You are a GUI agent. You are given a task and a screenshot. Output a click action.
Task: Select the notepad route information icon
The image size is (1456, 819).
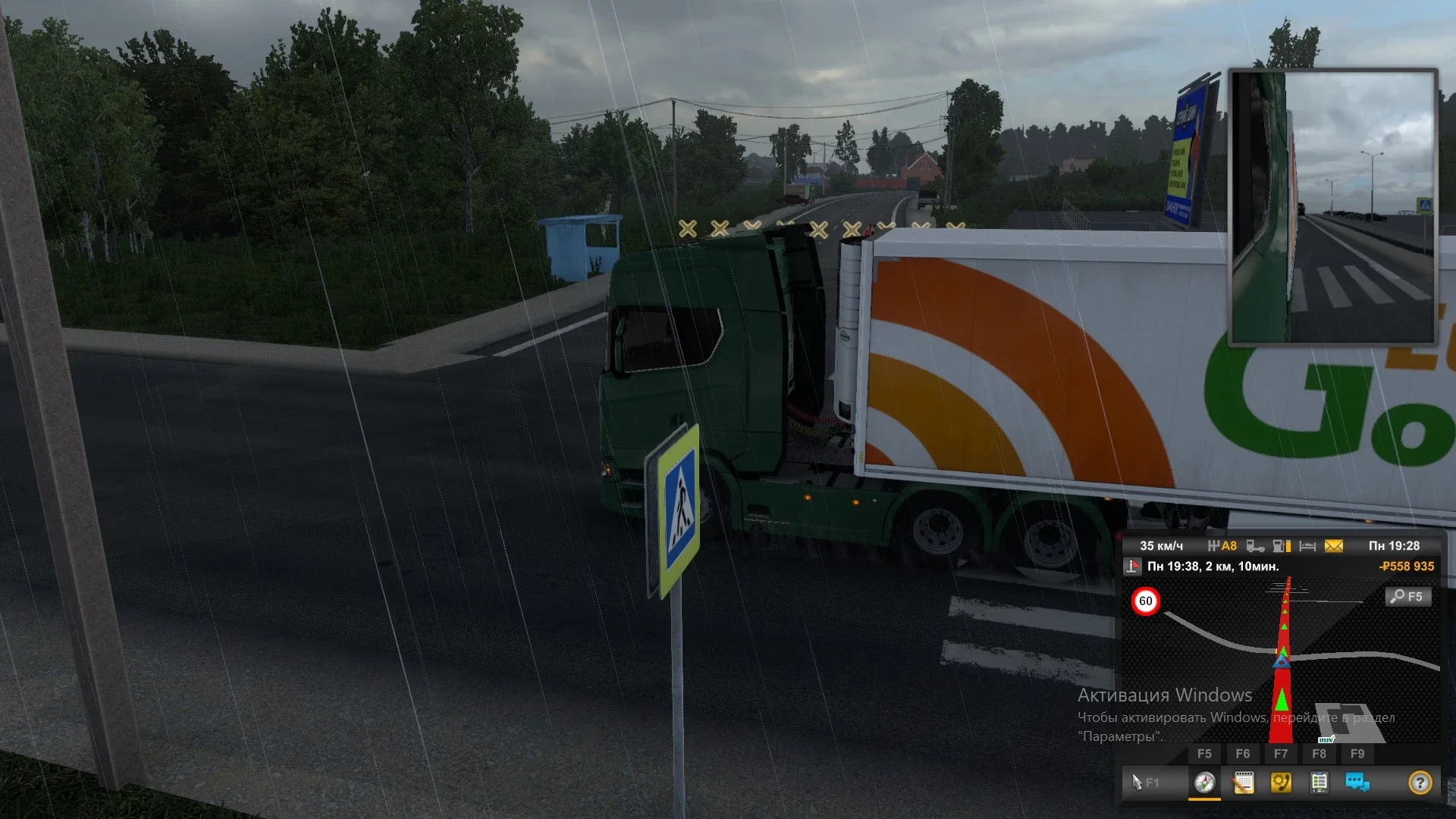coord(1244,783)
